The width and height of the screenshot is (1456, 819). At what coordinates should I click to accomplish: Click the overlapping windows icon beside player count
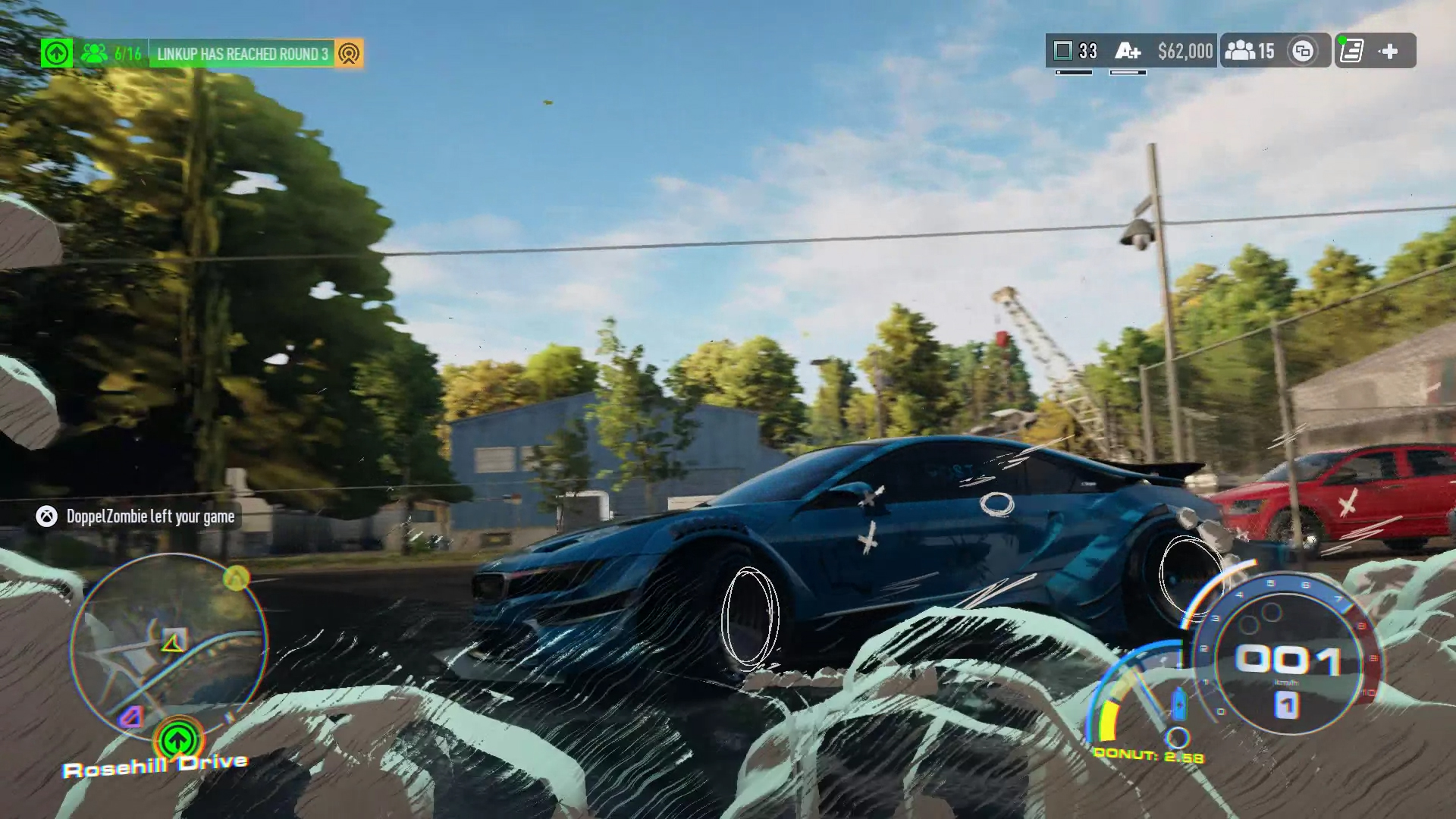pyautogui.click(x=1303, y=52)
